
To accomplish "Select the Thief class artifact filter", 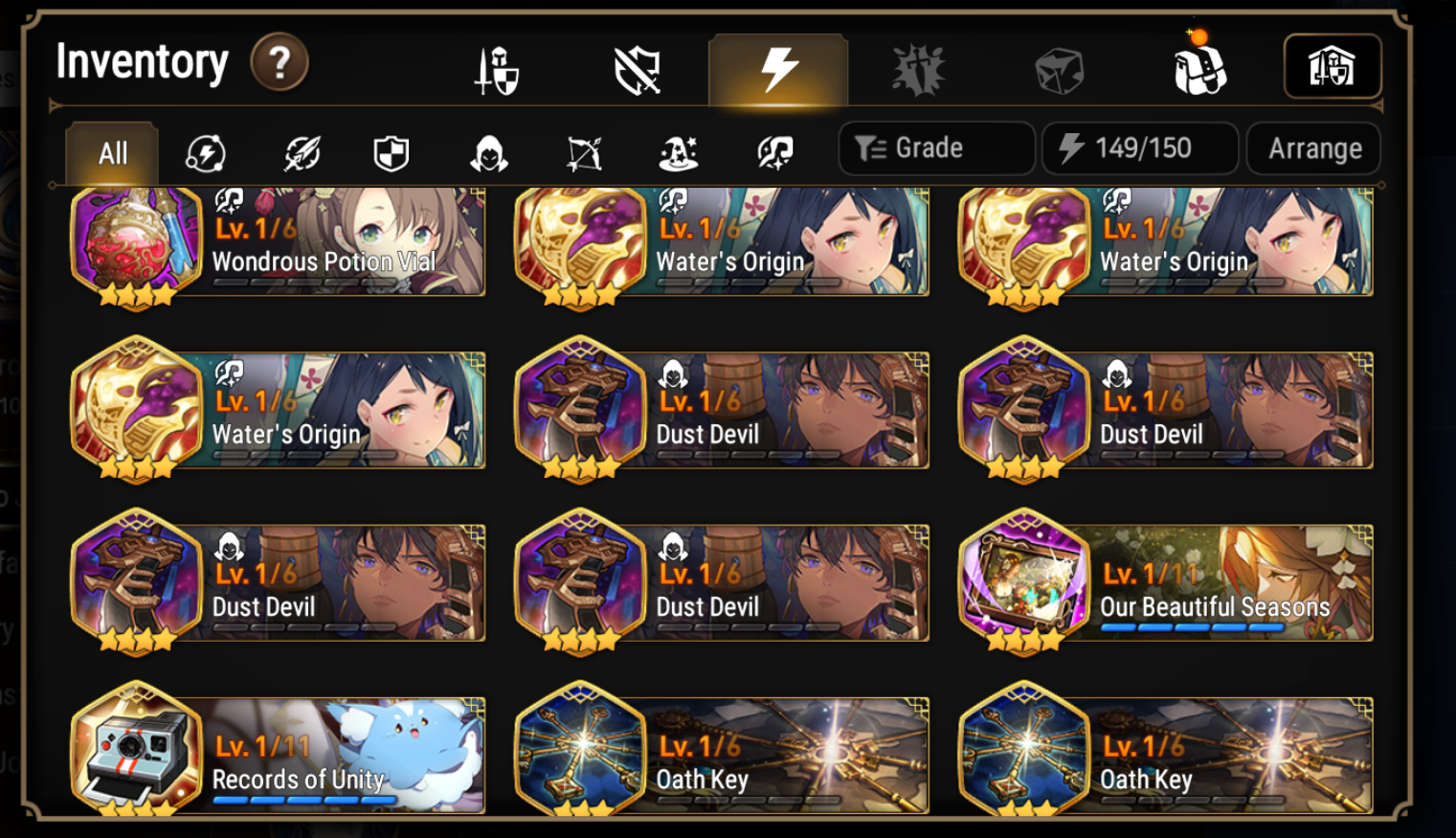I will coord(487,151).
